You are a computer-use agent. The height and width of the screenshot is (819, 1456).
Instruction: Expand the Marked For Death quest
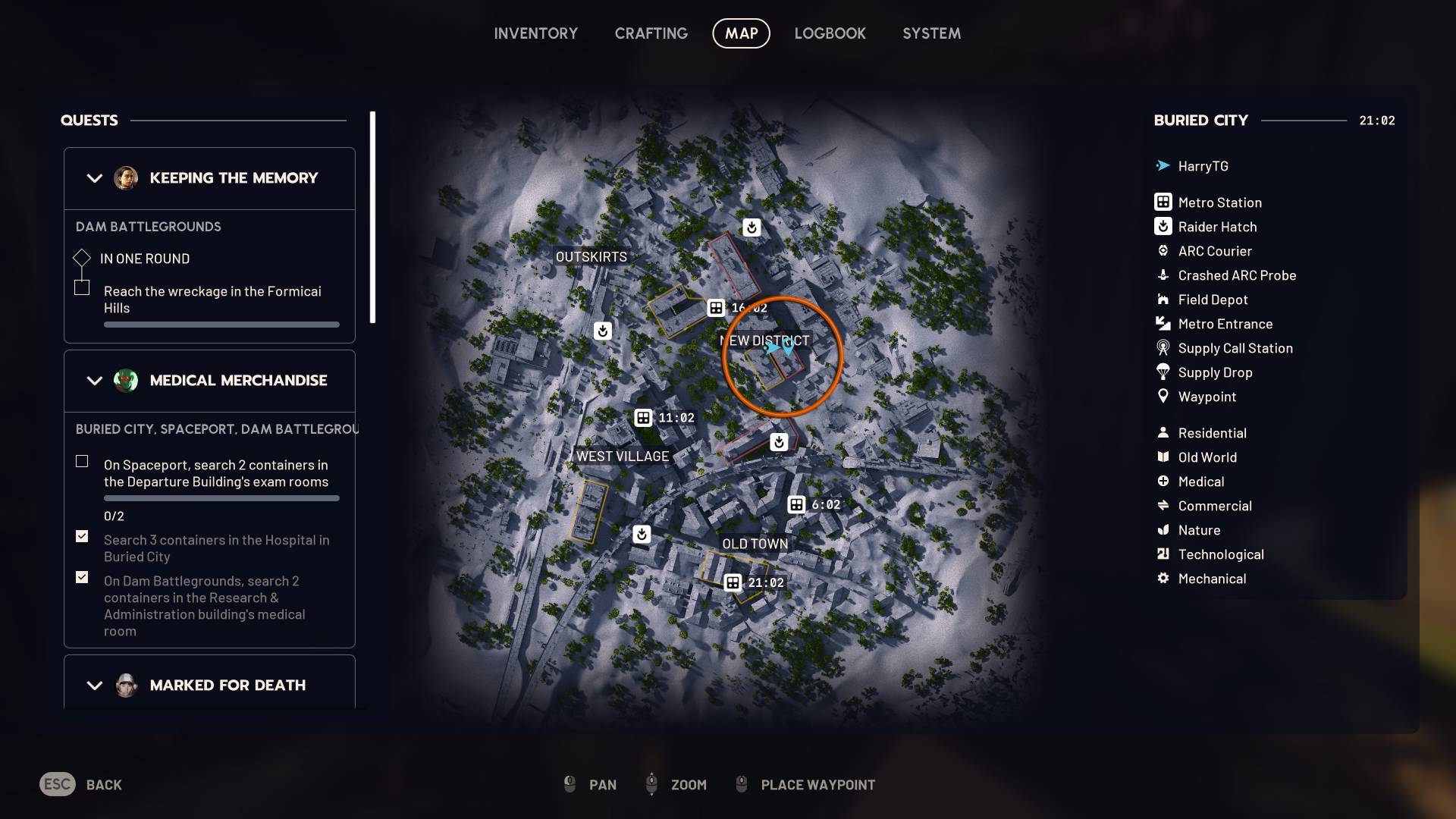click(x=94, y=685)
